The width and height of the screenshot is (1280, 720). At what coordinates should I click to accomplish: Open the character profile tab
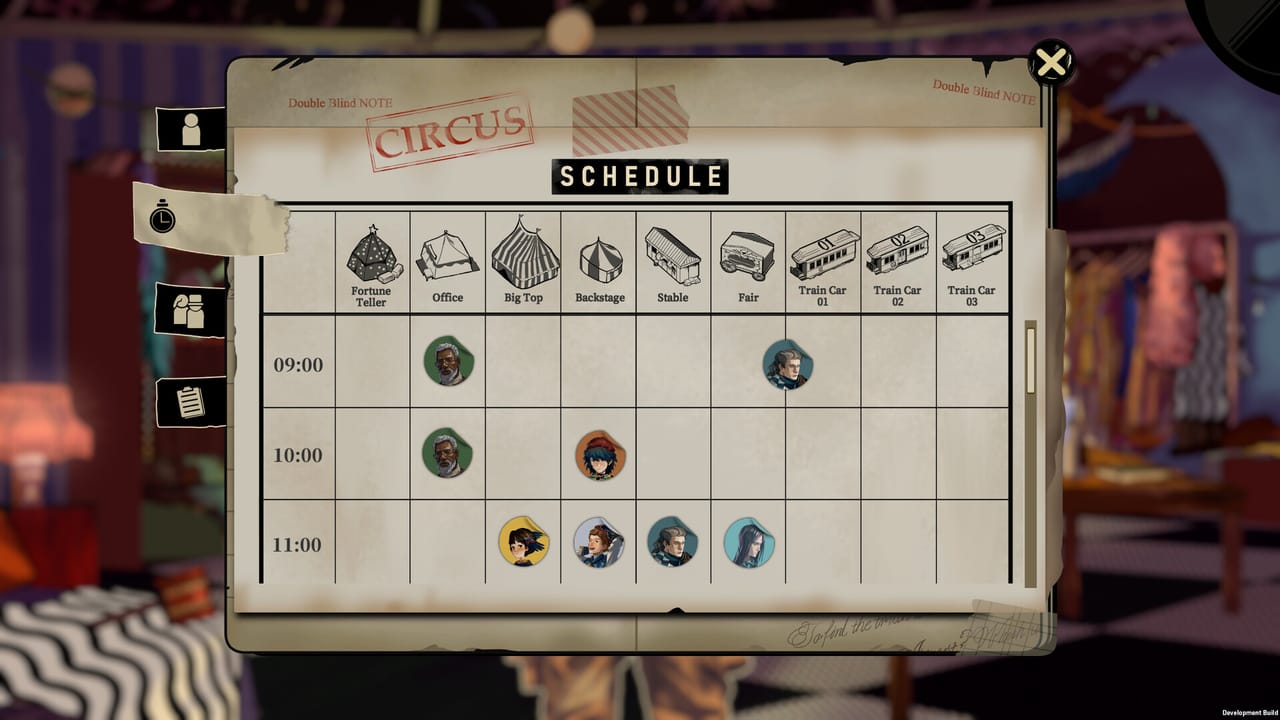click(191, 130)
